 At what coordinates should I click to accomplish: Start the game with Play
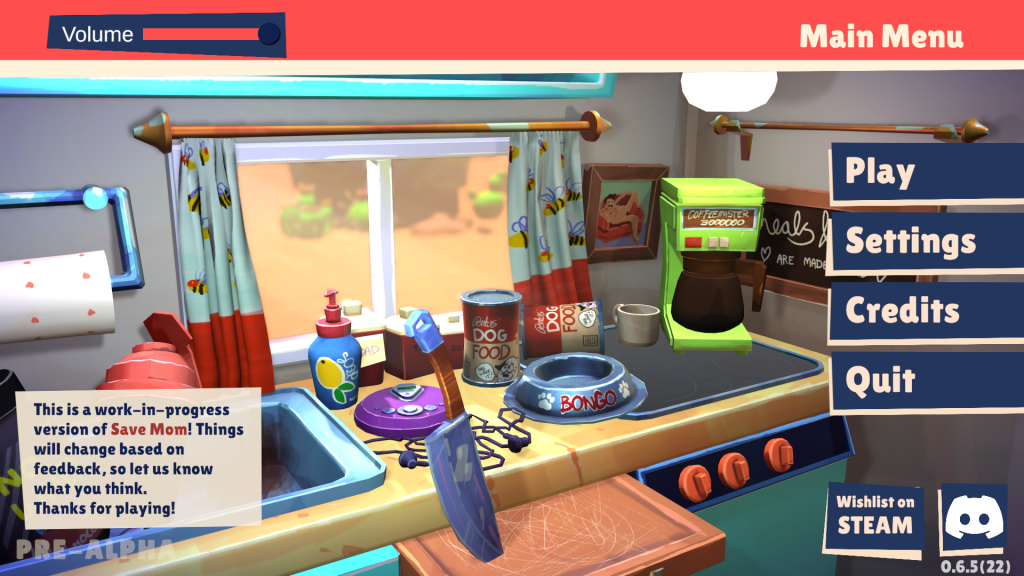pyautogui.click(x=925, y=173)
